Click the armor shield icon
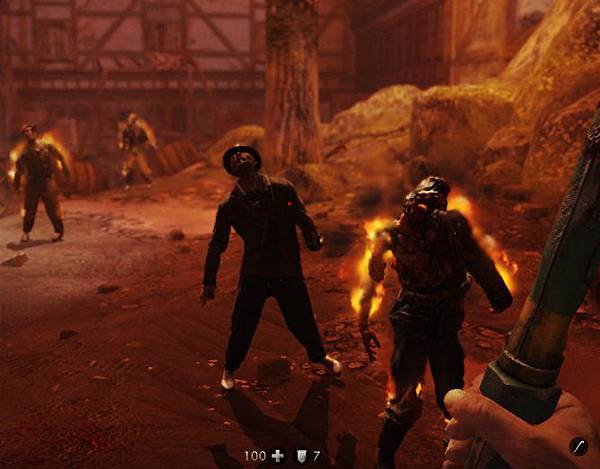 [300, 456]
